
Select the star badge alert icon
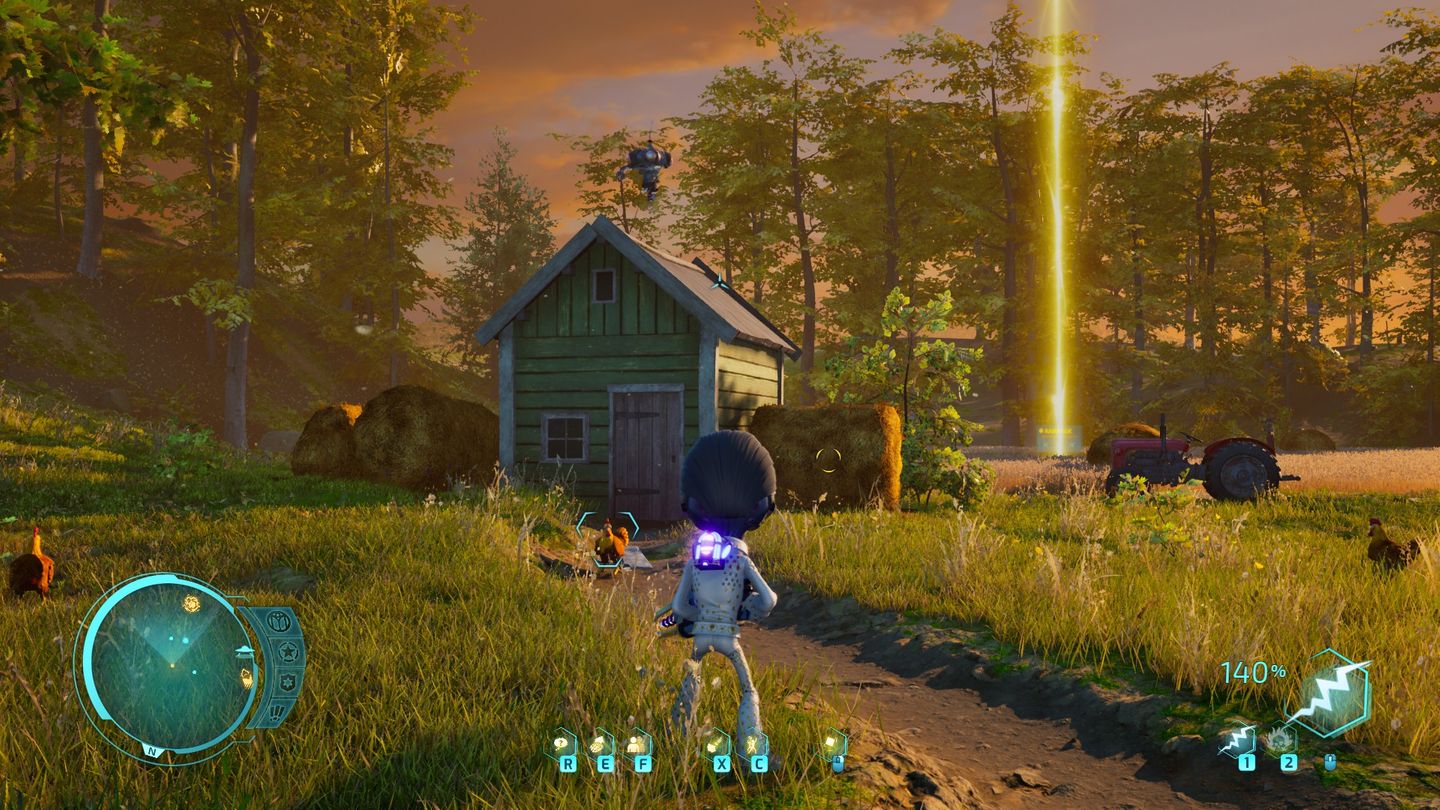point(288,653)
